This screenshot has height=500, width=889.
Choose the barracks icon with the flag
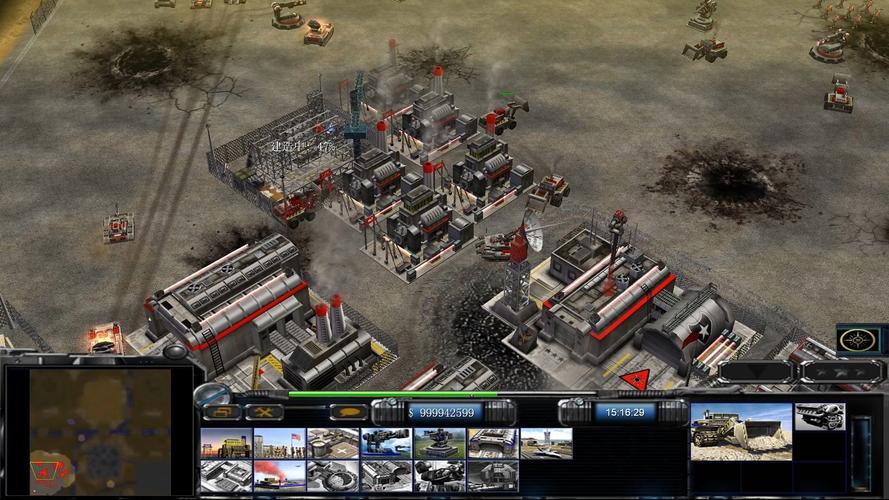[x=280, y=443]
